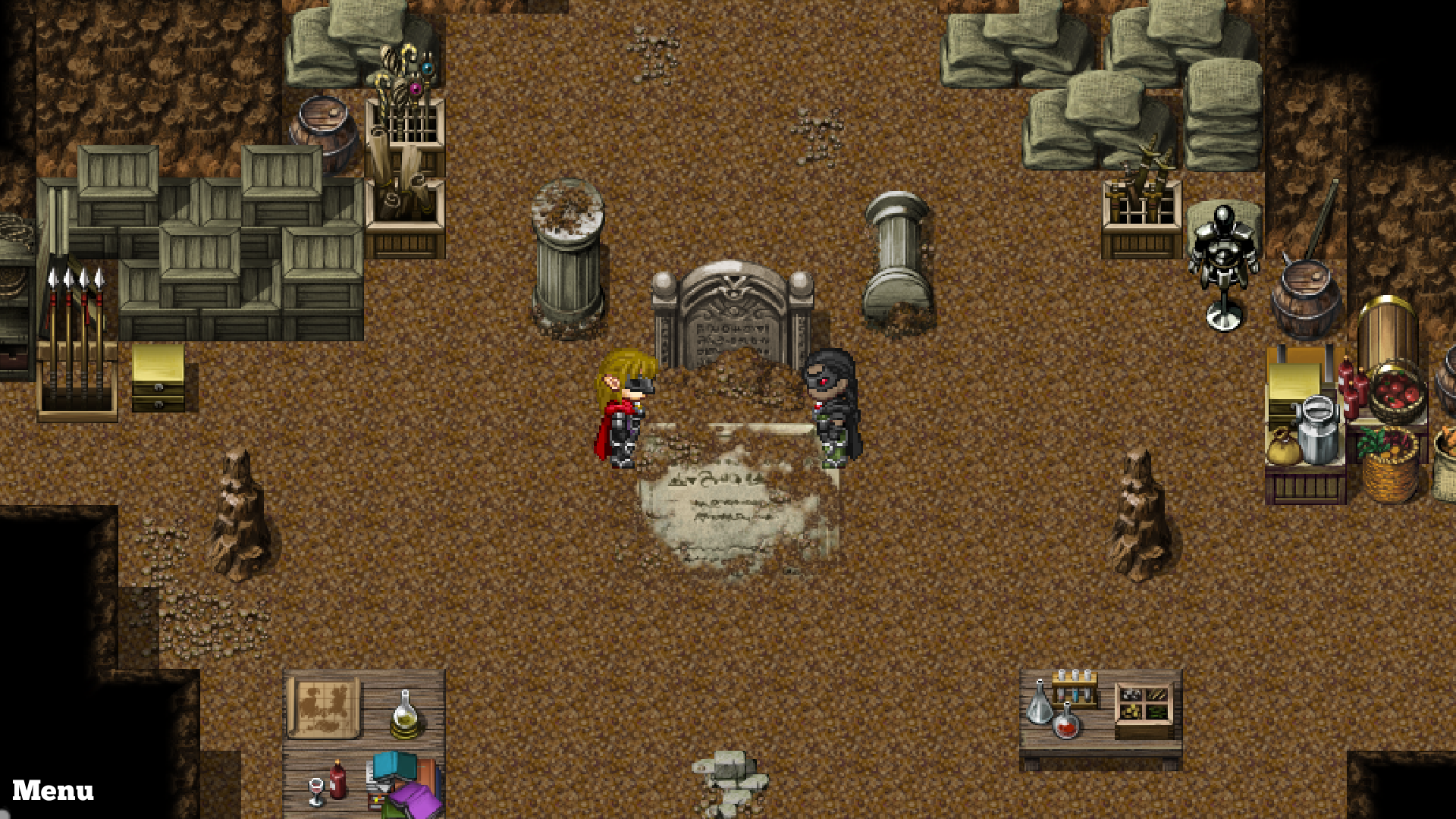The width and height of the screenshot is (1456, 819).
Task: Open the Menu button
Action: pyautogui.click(x=53, y=791)
